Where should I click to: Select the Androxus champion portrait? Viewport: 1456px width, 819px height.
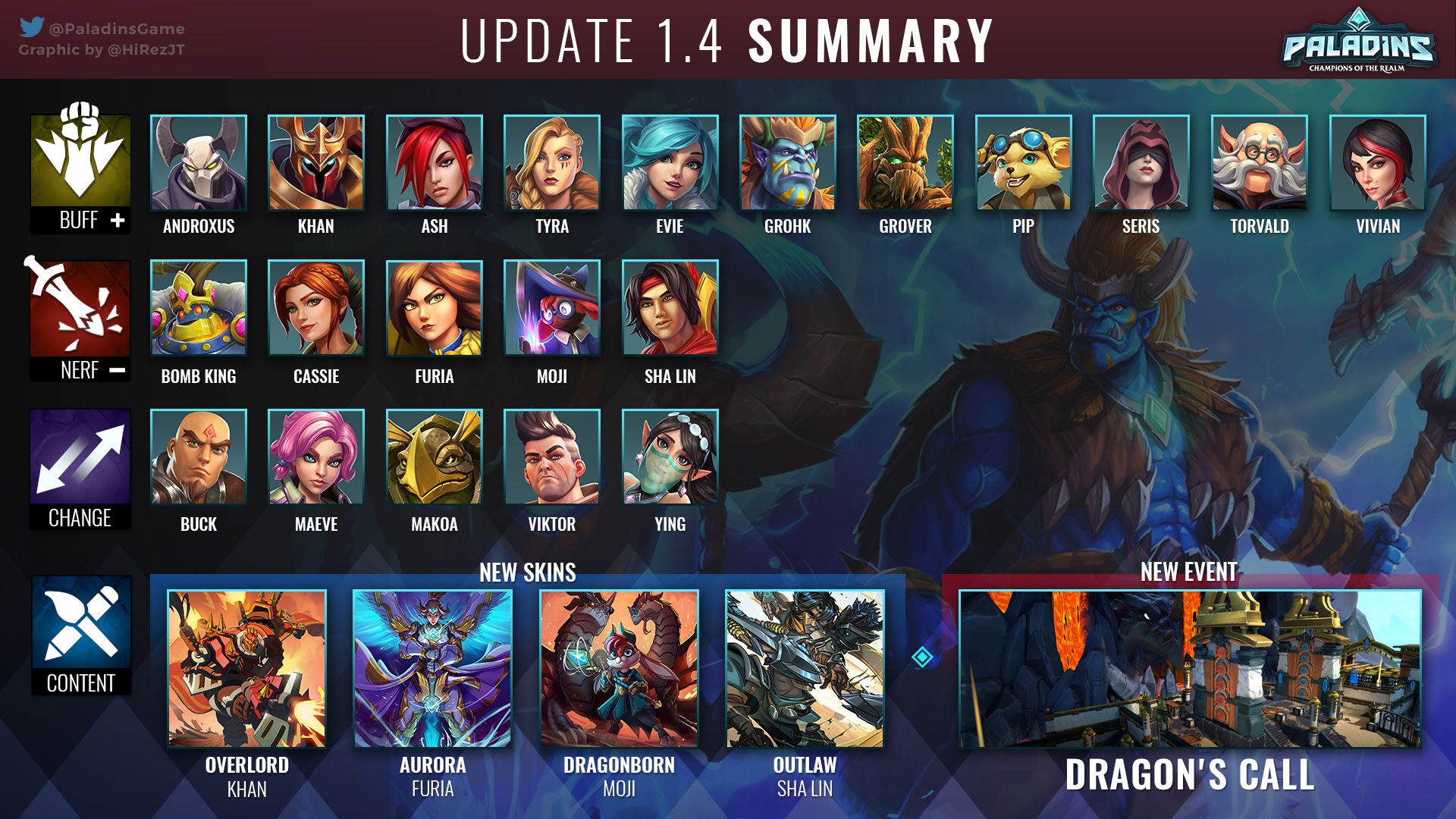(x=199, y=162)
